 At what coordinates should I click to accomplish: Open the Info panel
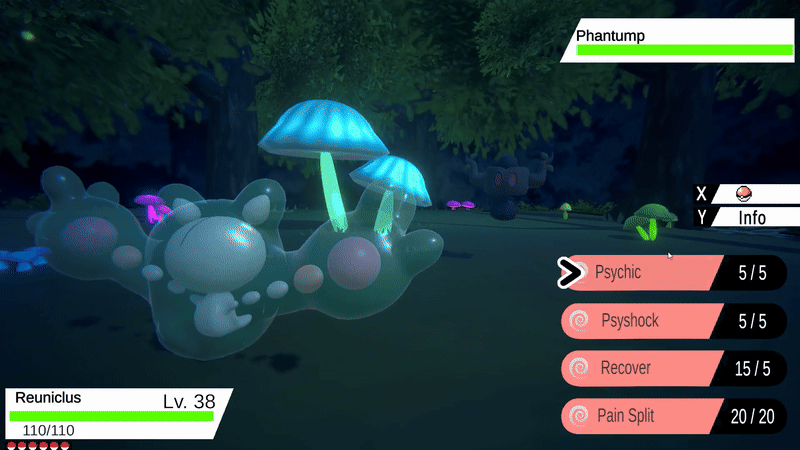[751, 217]
